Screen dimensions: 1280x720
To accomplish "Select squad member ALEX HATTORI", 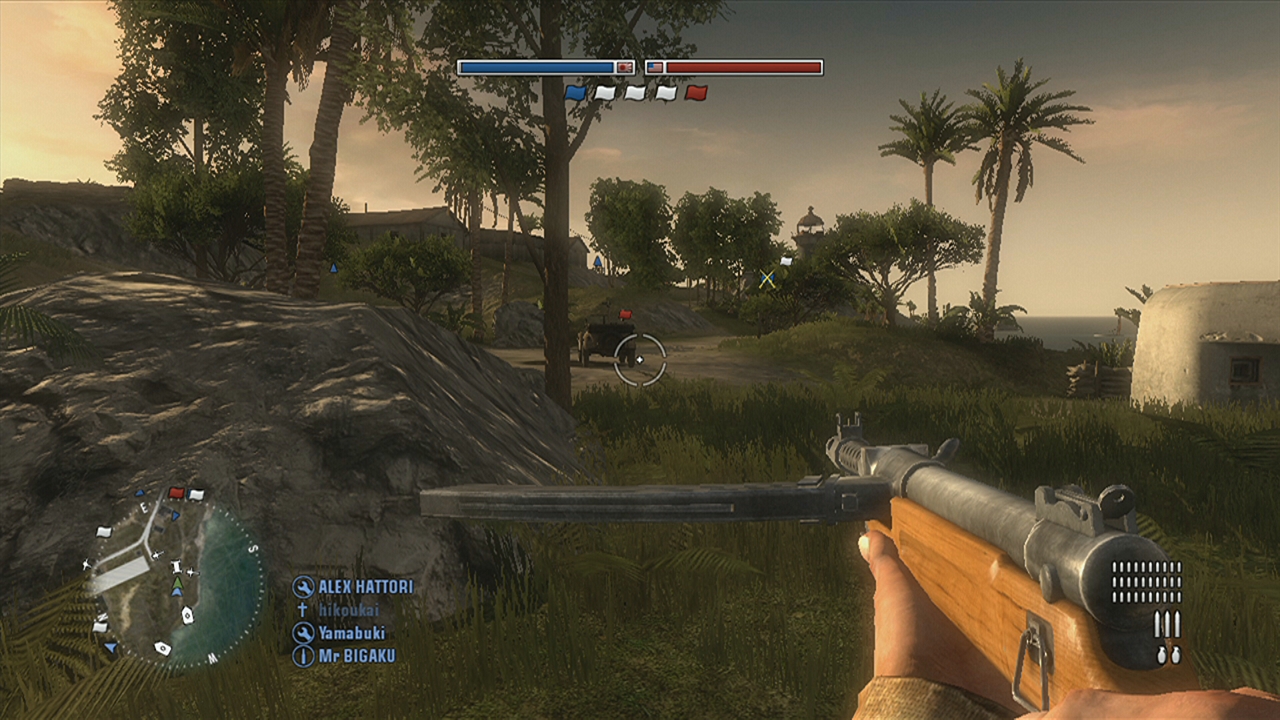I will tap(365, 587).
